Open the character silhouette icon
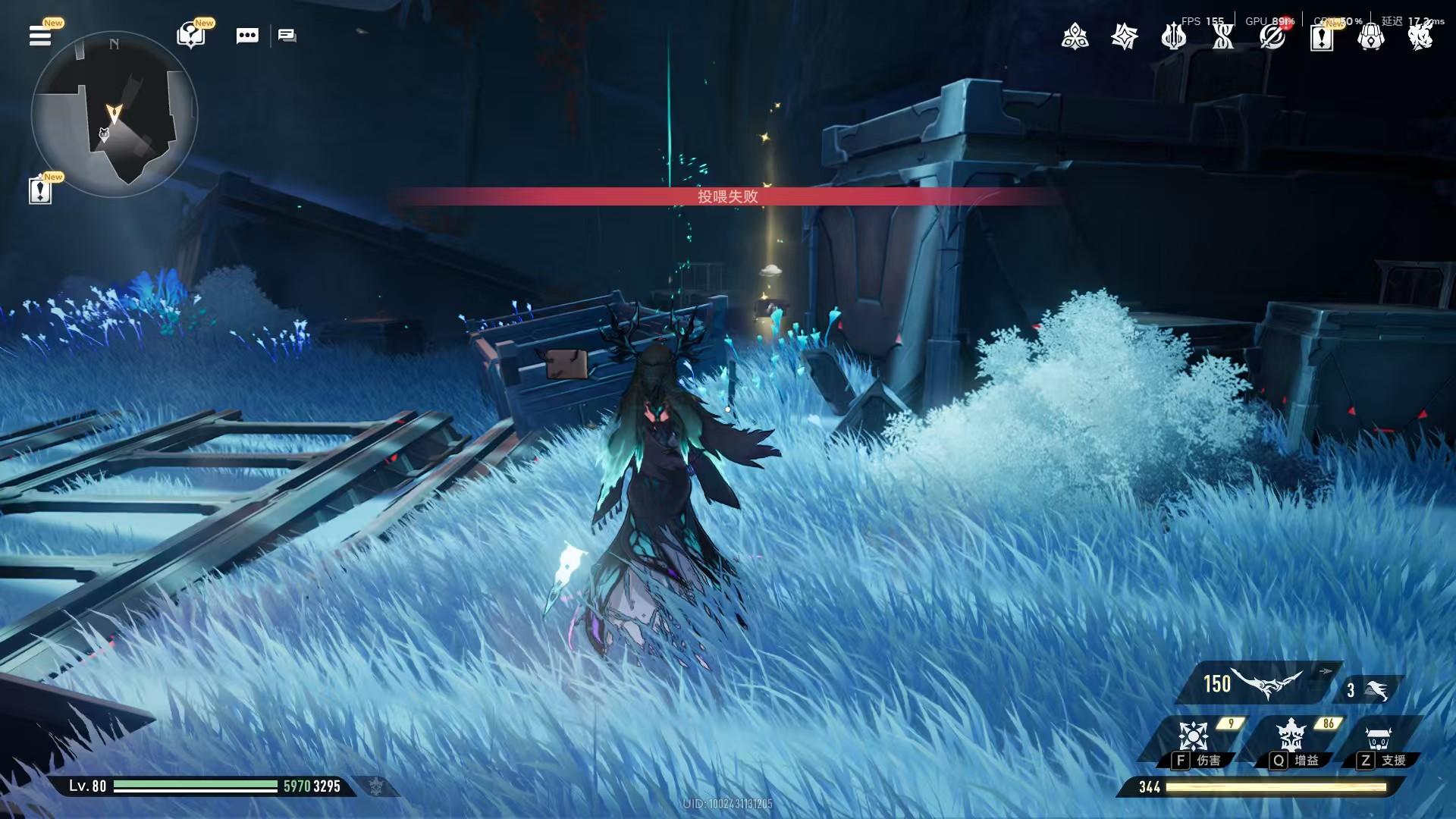 tap(1420, 36)
